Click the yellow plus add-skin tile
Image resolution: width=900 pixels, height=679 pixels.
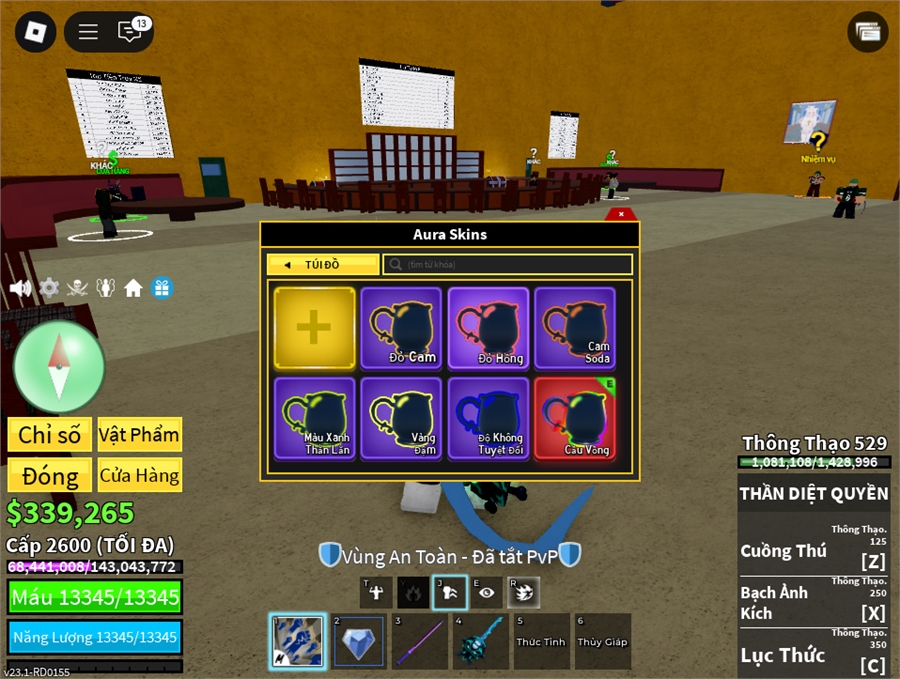click(314, 328)
